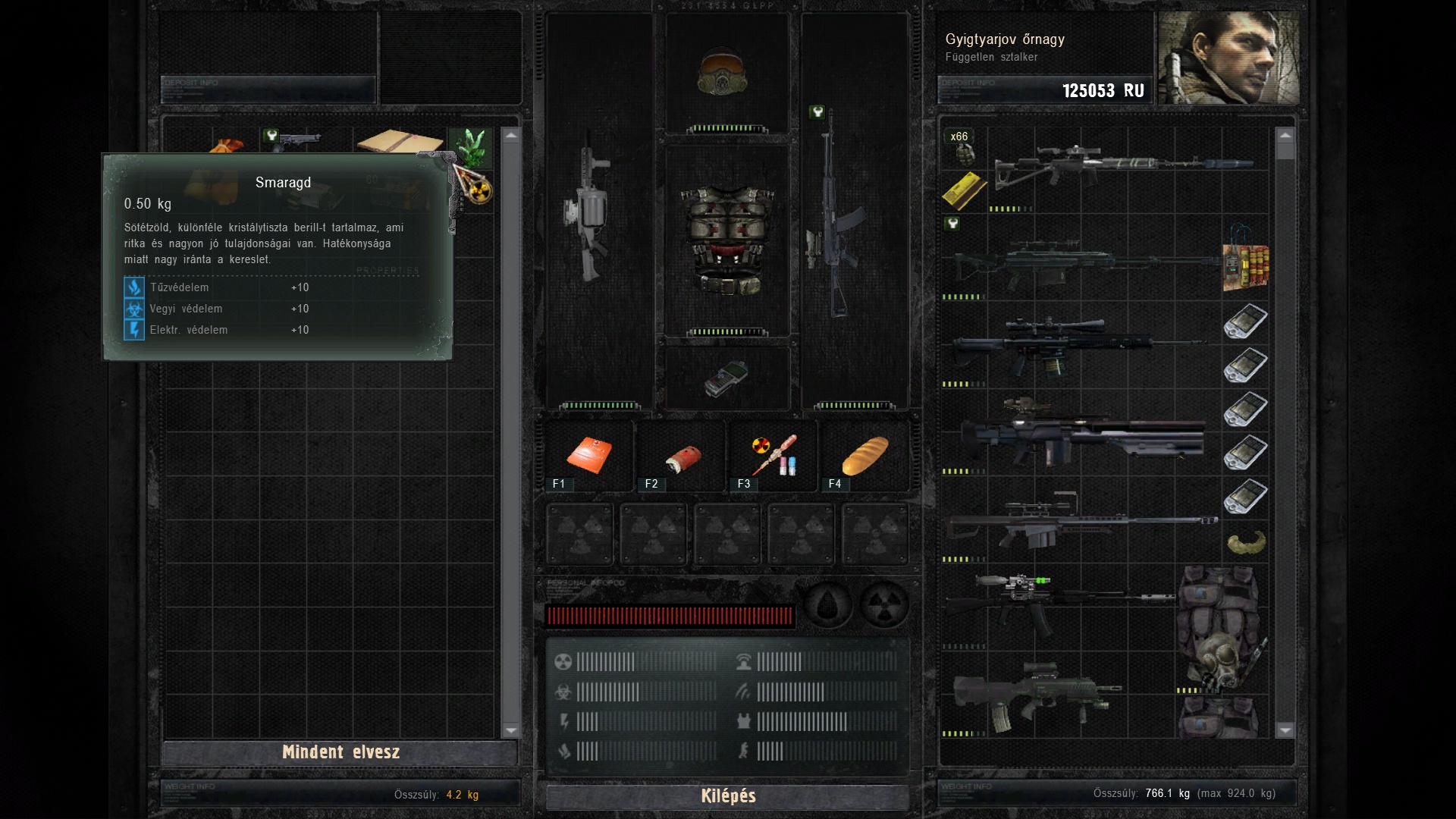Select the grenade stack marked x66
The height and width of the screenshot is (819, 1456).
[963, 148]
